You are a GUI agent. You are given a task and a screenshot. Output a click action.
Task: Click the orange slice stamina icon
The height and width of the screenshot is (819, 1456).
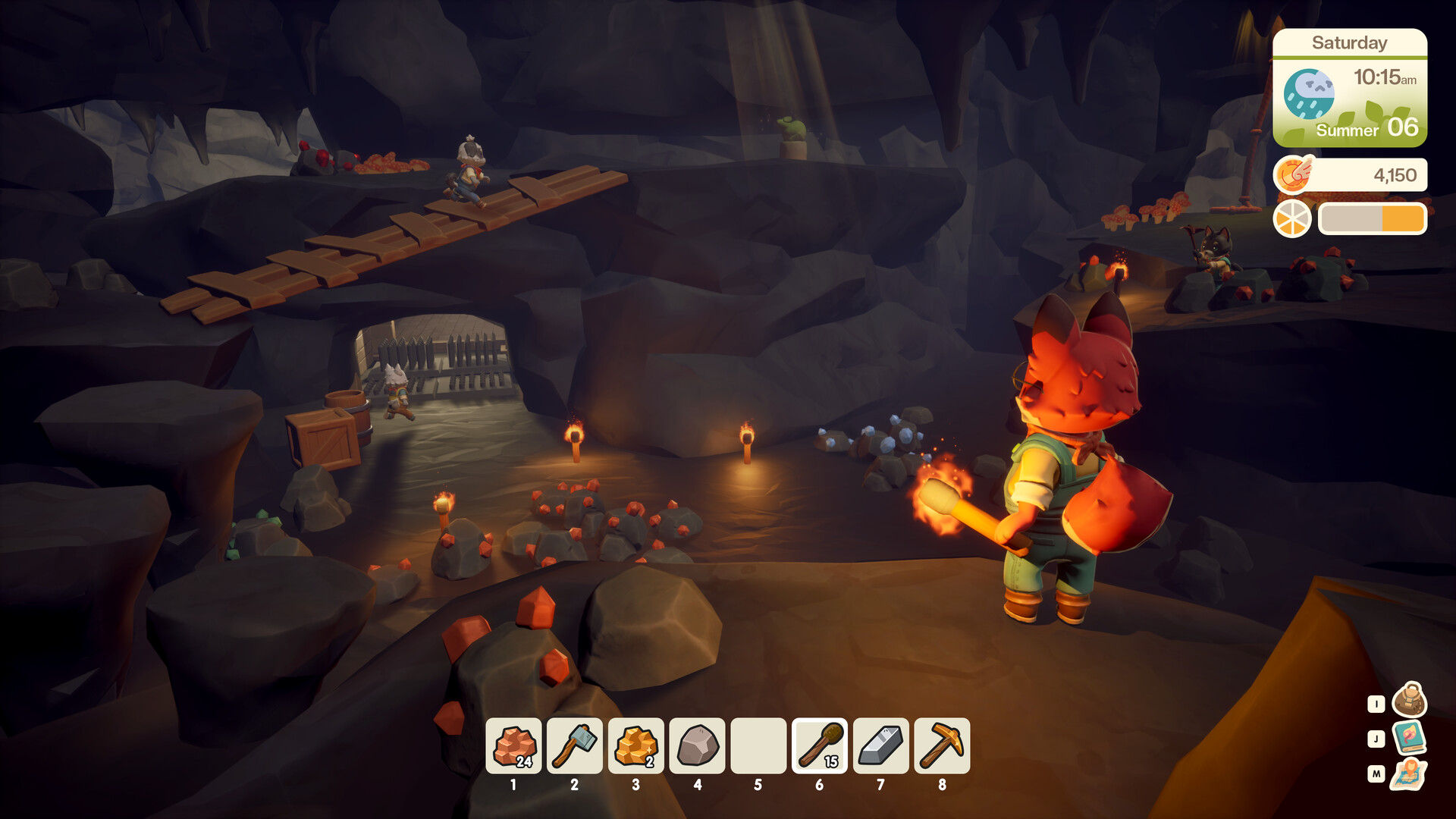pyautogui.click(x=1291, y=219)
